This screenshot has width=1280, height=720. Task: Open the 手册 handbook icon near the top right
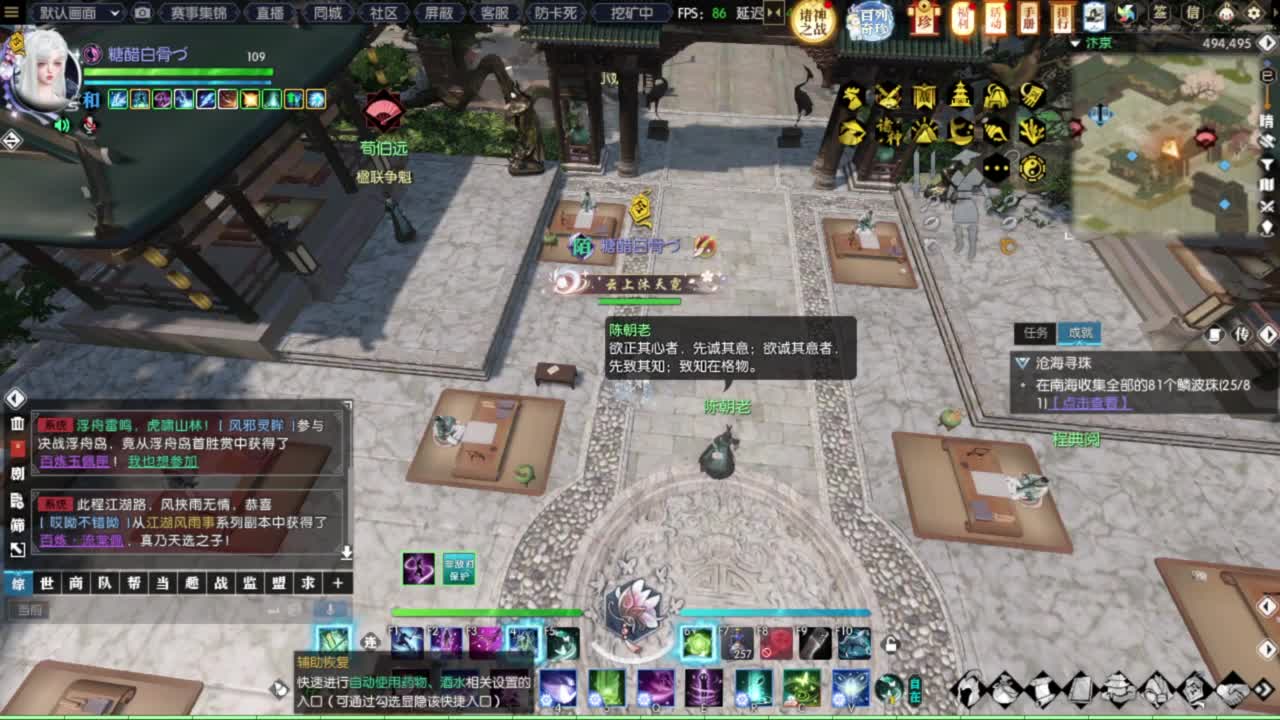[x=1029, y=18]
